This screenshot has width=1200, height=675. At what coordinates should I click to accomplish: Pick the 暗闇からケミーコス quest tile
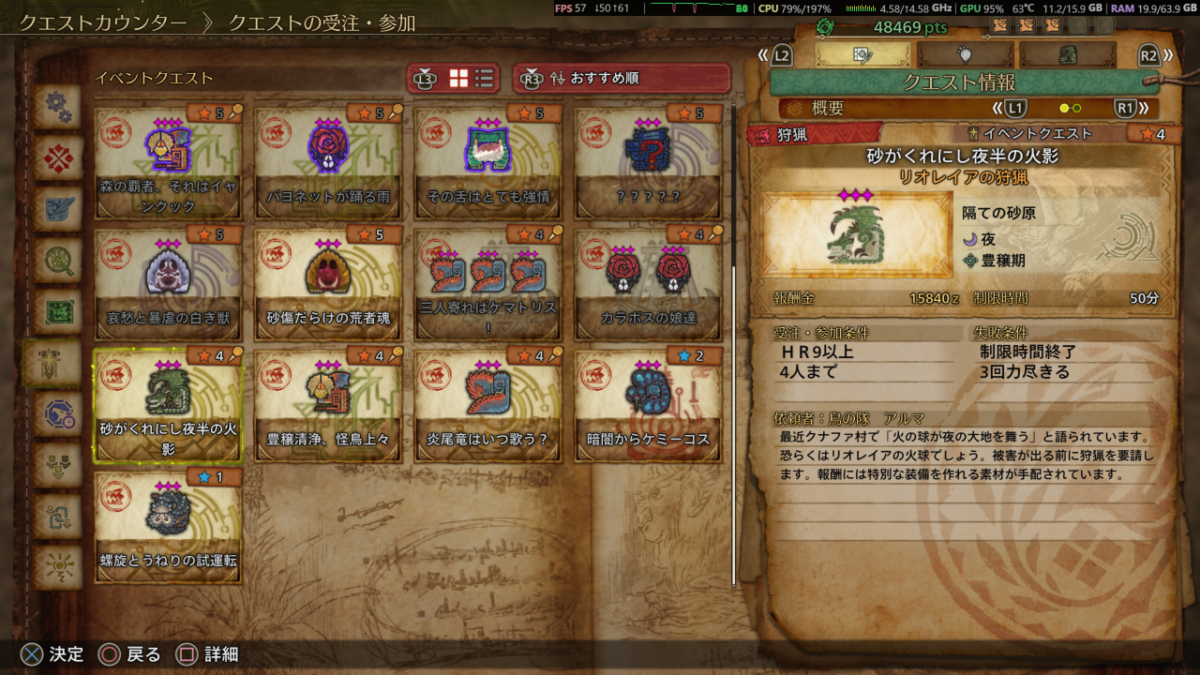point(648,404)
